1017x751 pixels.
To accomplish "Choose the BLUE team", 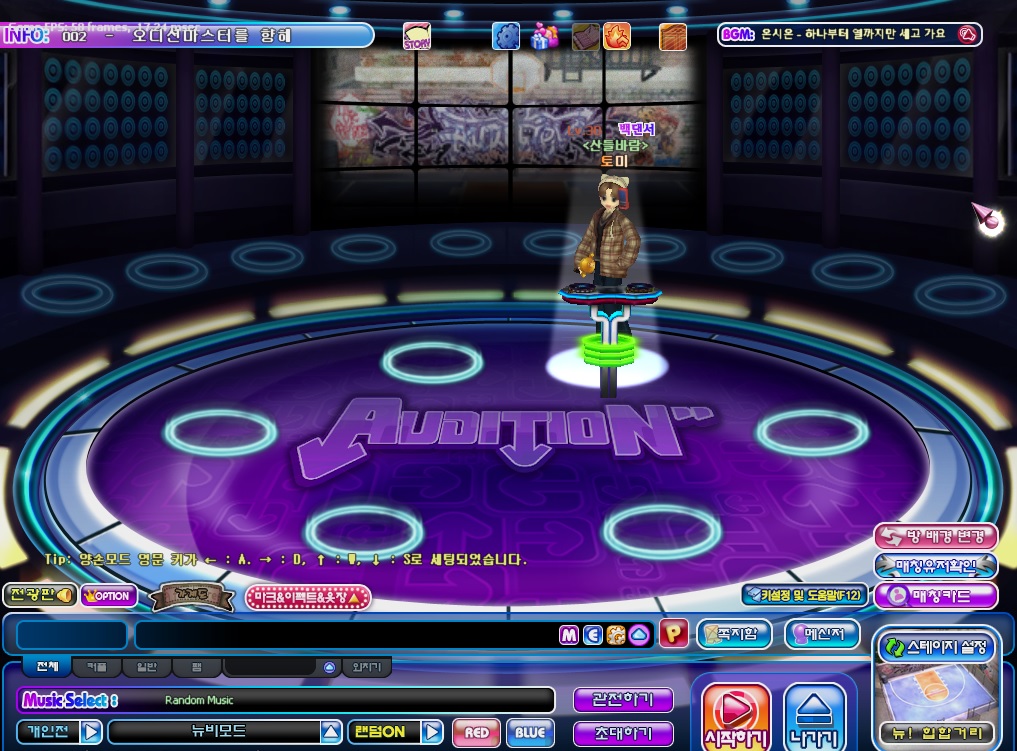I will [x=529, y=732].
